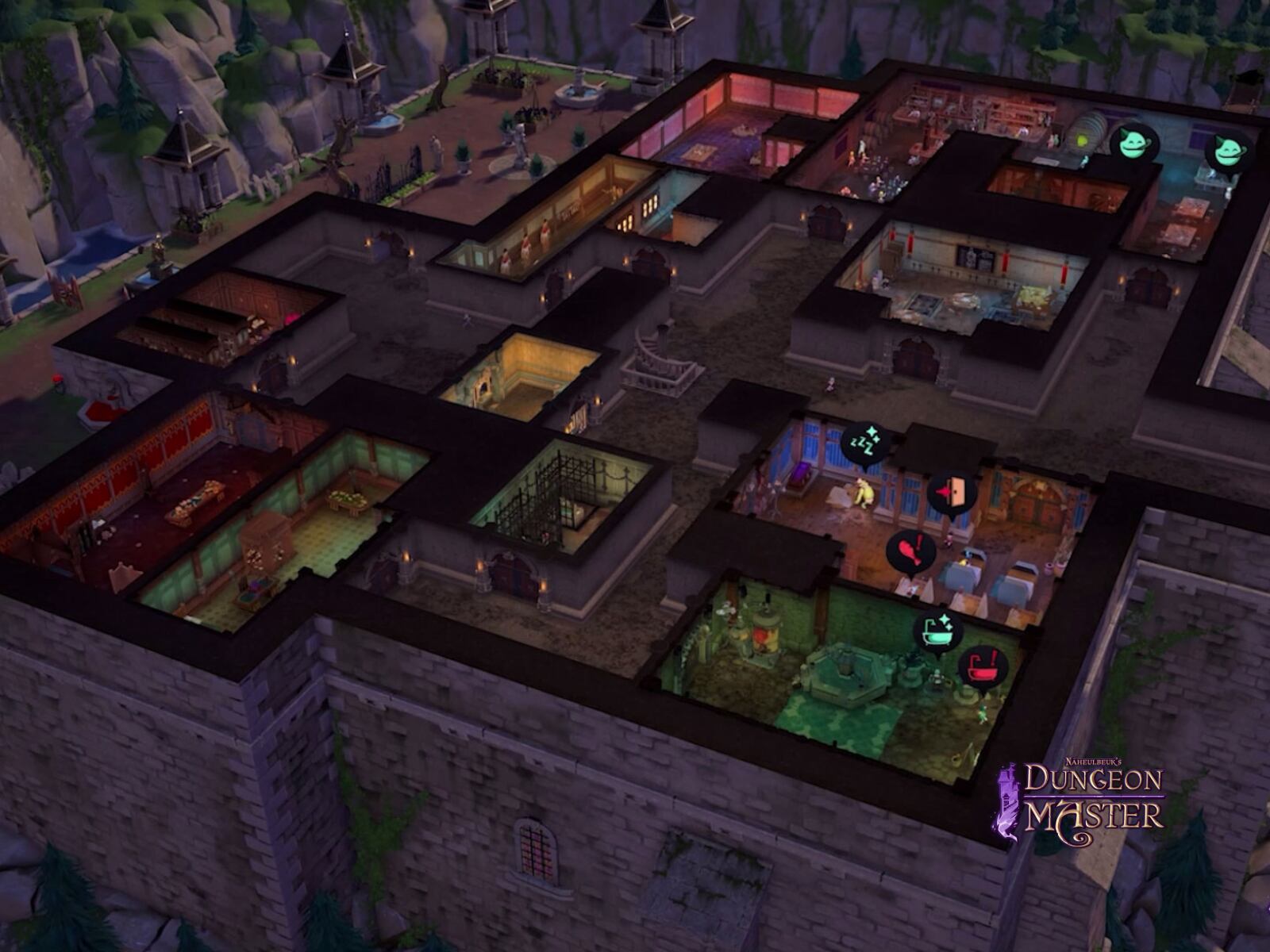Screen dimensions: 1270x952
Task: Select the red bathtub alert bubble
Action: point(983,667)
